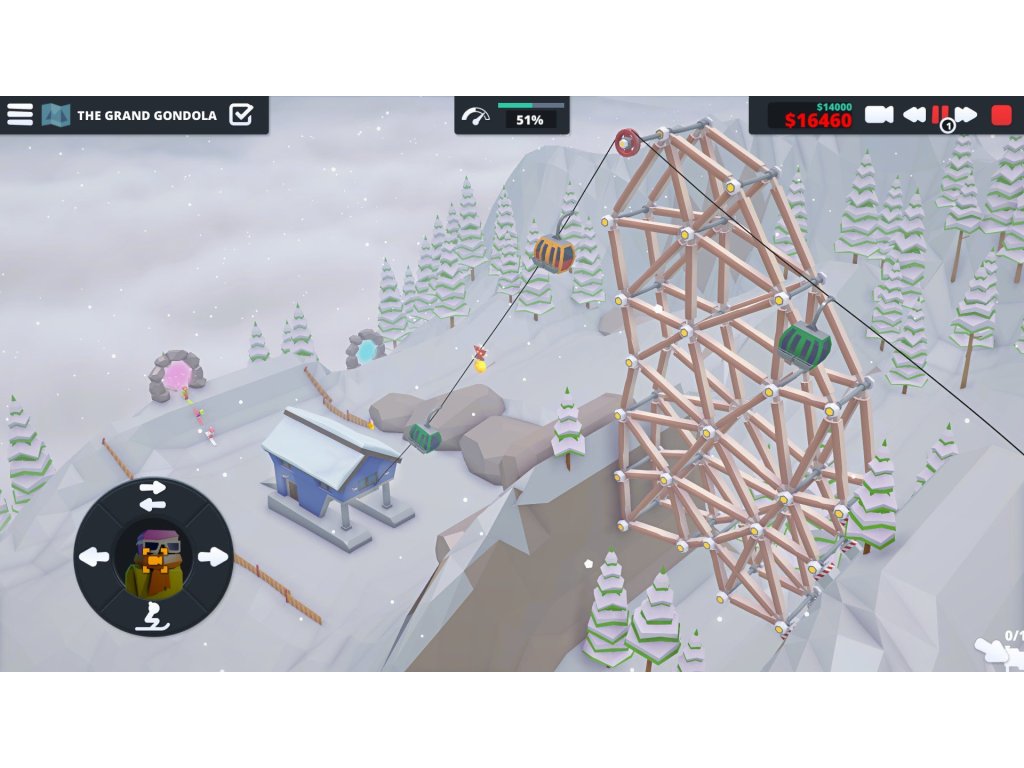The image size is (1024, 768).
Task: Open the level map icon
Action: click(55, 115)
